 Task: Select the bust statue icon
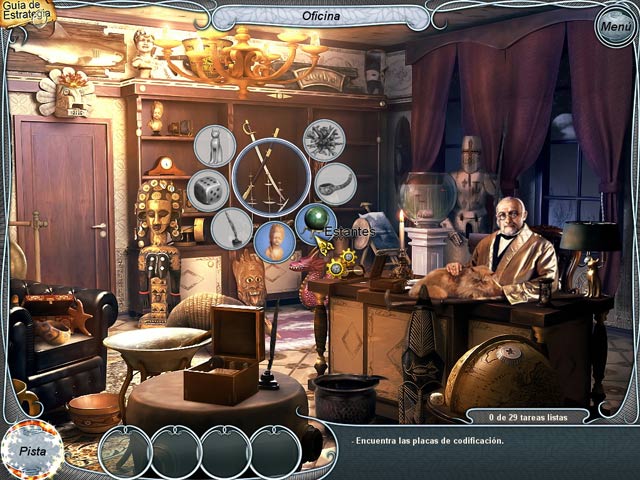tap(274, 242)
